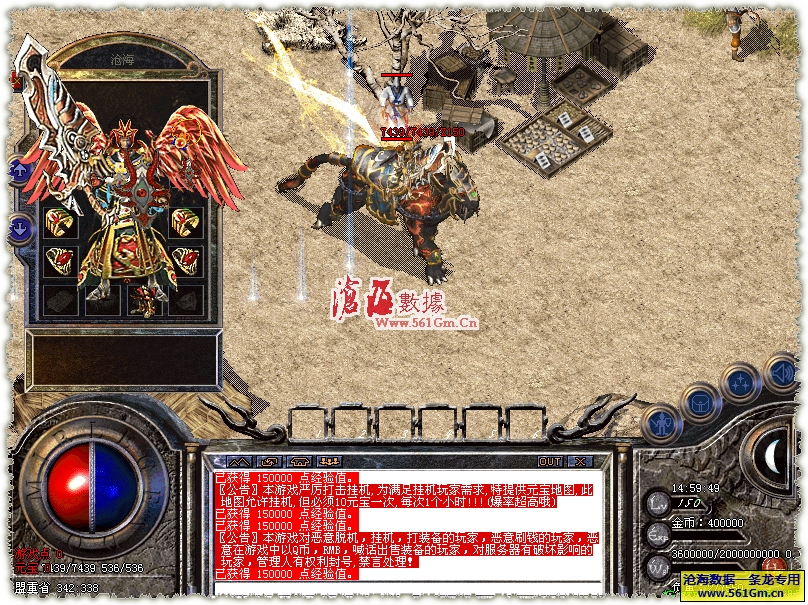Screen dimensions: 808x605
Task: Select the lower-left red gem ring slot
Action: tap(59, 261)
